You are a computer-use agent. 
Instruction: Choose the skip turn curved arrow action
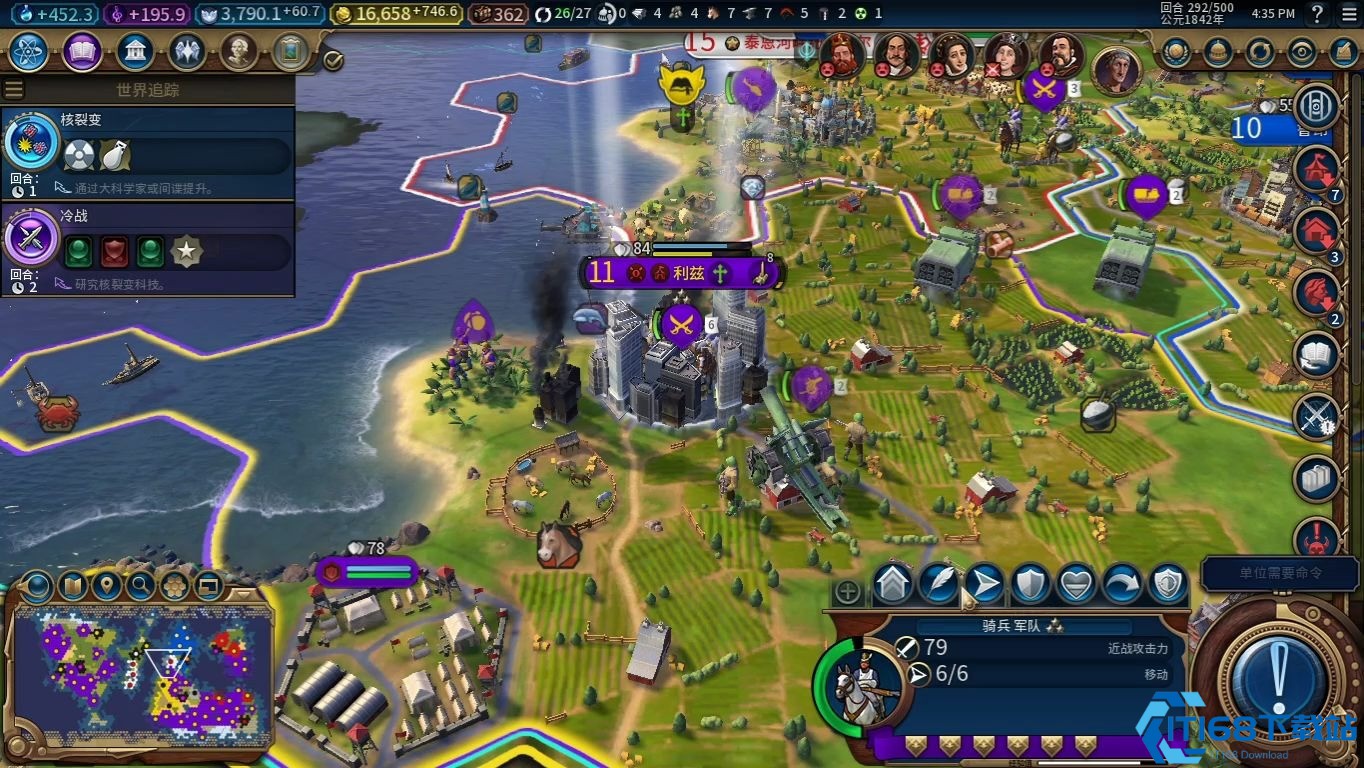click(1121, 584)
